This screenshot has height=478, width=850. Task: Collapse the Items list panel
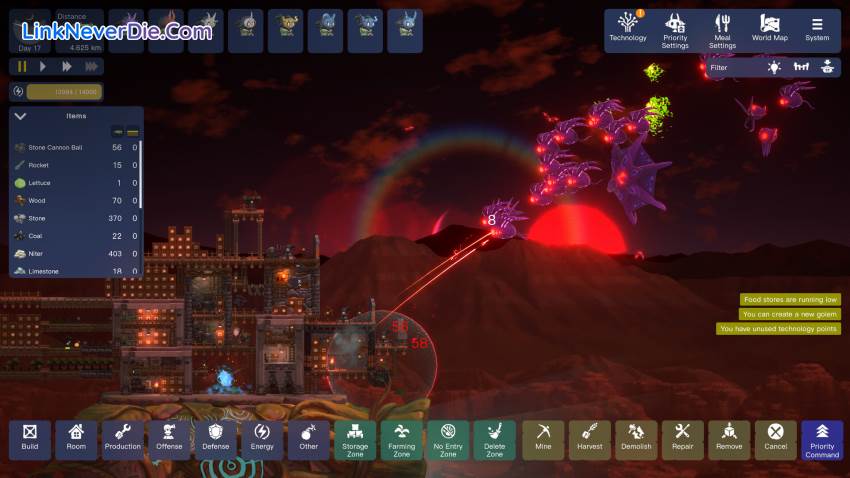click(20, 116)
